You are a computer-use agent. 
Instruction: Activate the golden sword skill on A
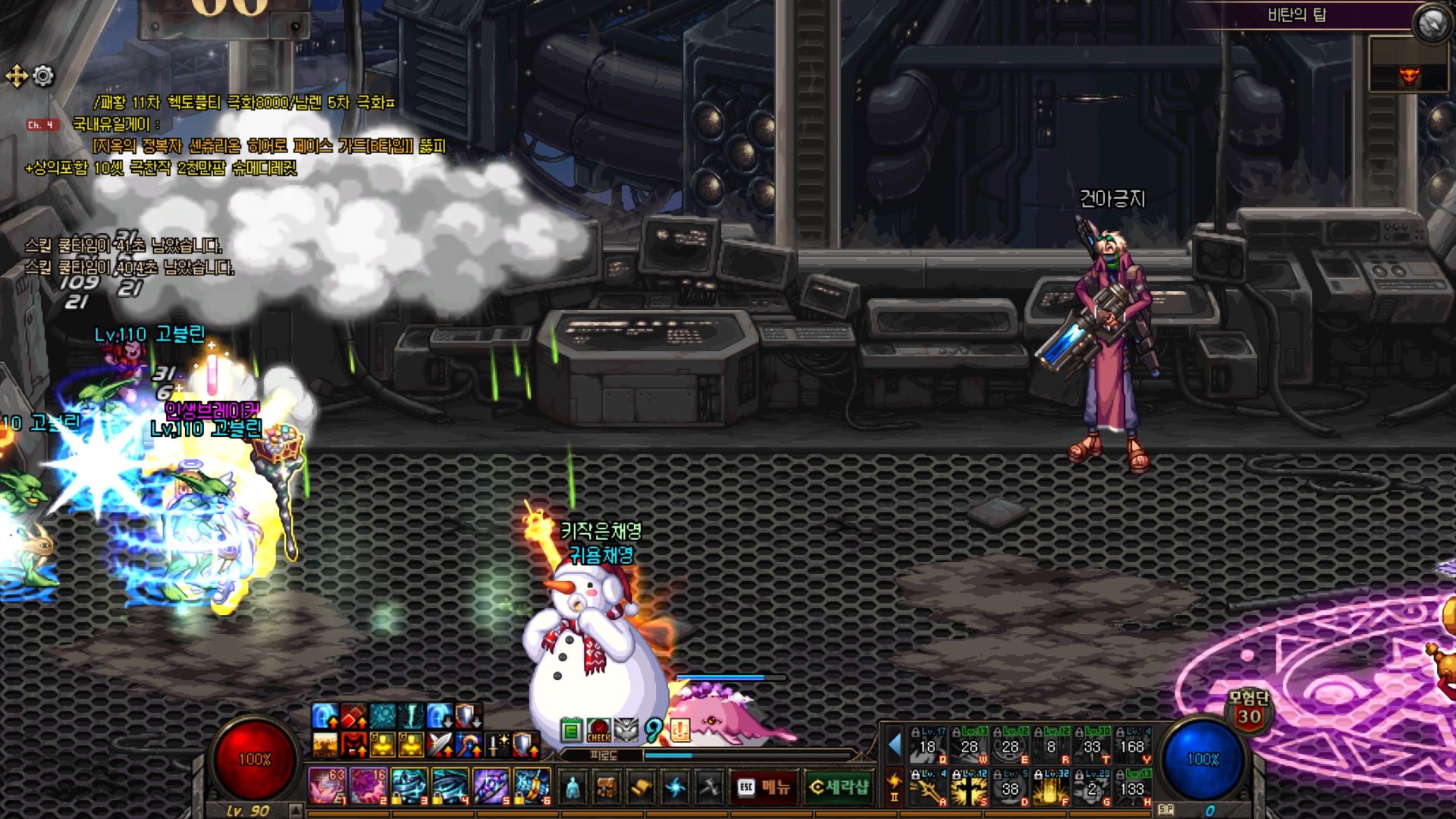[928, 789]
